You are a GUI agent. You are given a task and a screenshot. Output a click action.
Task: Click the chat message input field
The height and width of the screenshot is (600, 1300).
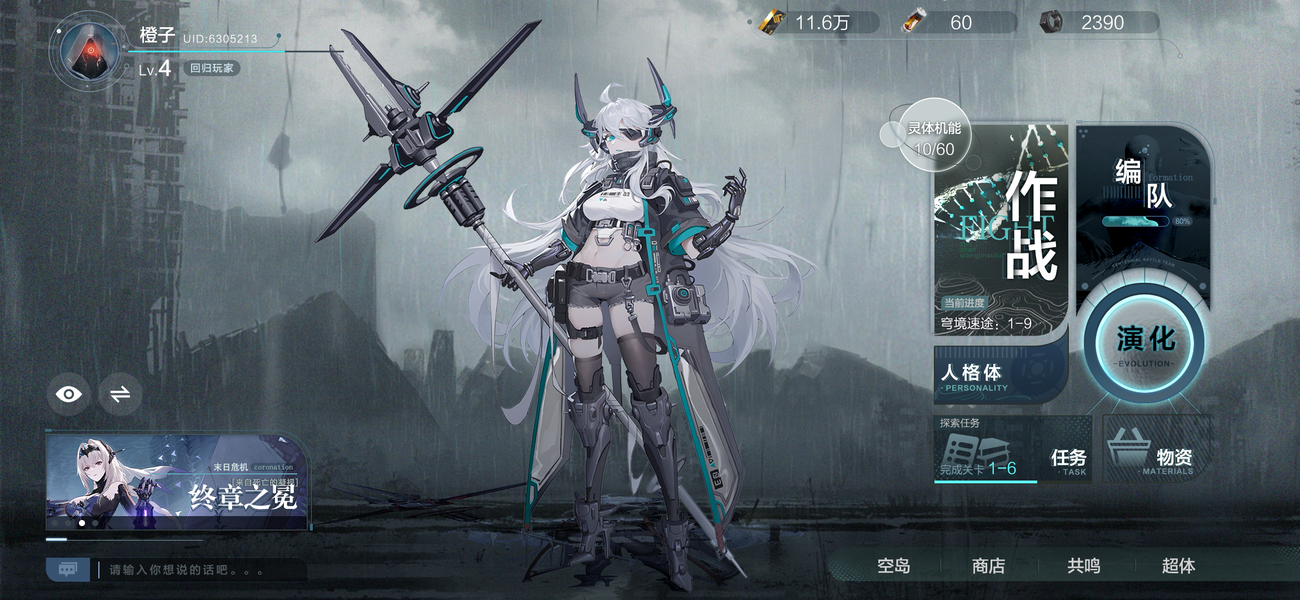(x=200, y=570)
